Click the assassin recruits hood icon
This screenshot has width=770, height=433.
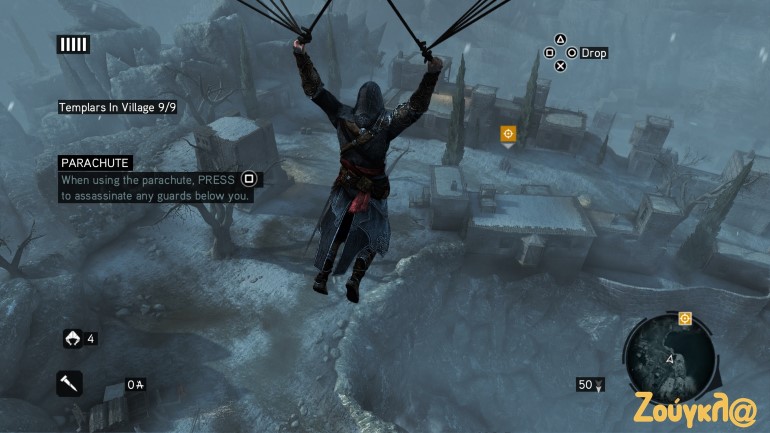(72, 338)
